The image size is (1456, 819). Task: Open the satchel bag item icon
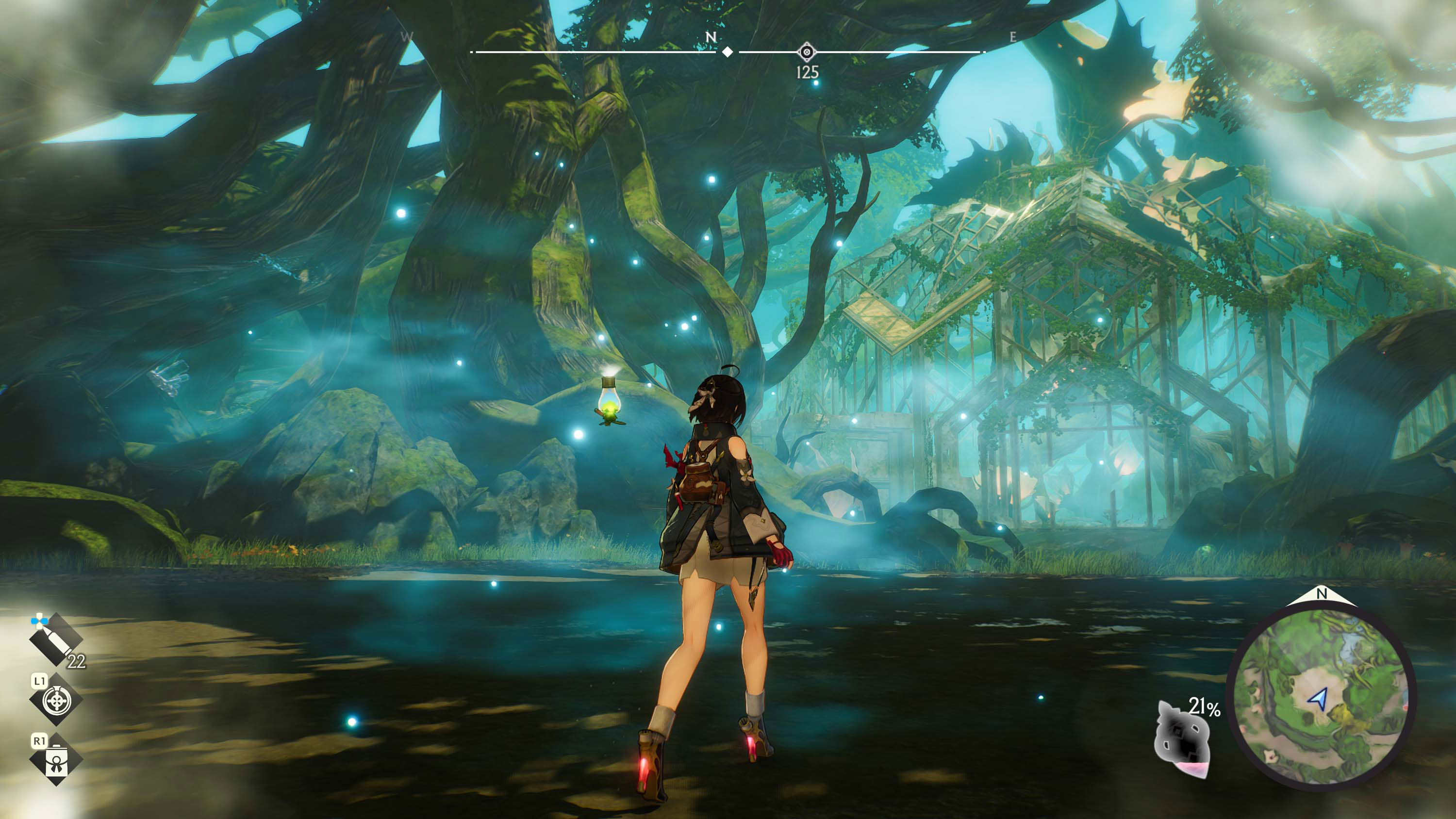tap(56, 761)
